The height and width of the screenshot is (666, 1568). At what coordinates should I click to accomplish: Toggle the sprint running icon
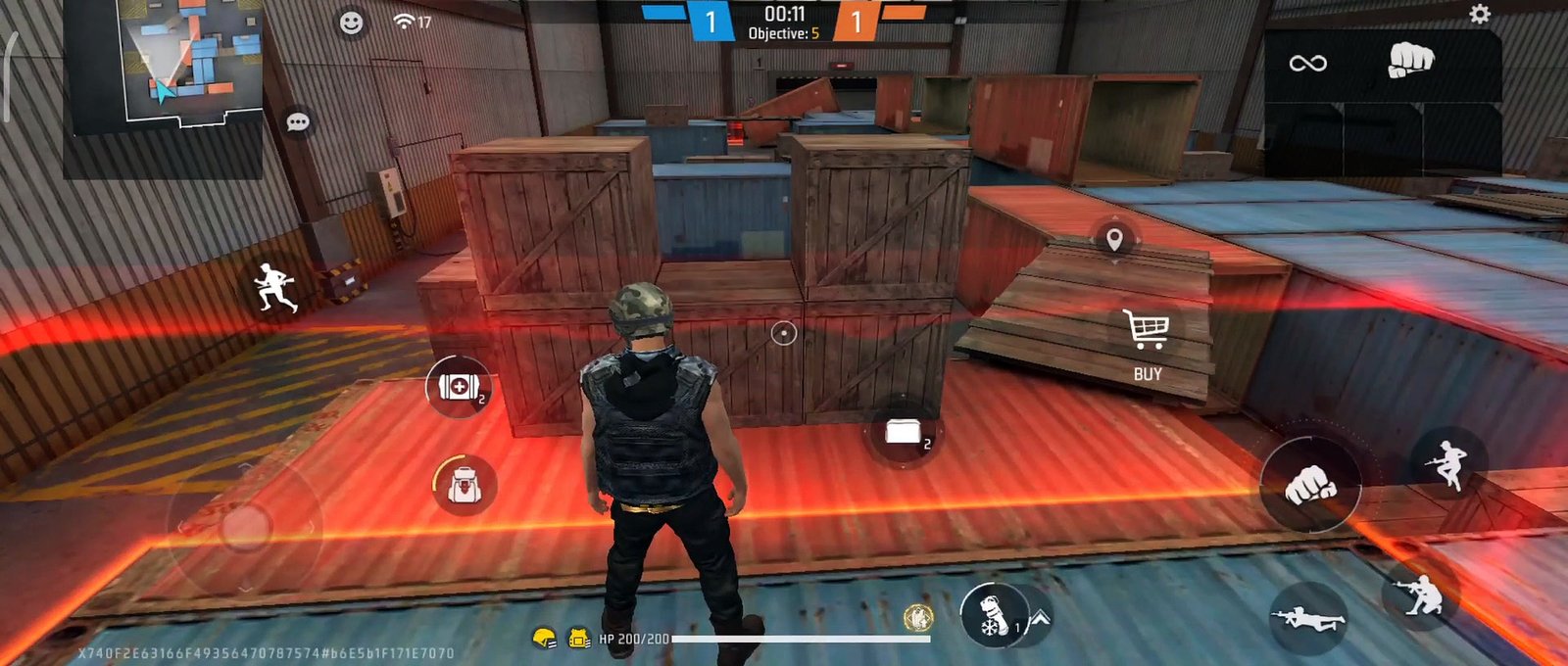point(274,289)
